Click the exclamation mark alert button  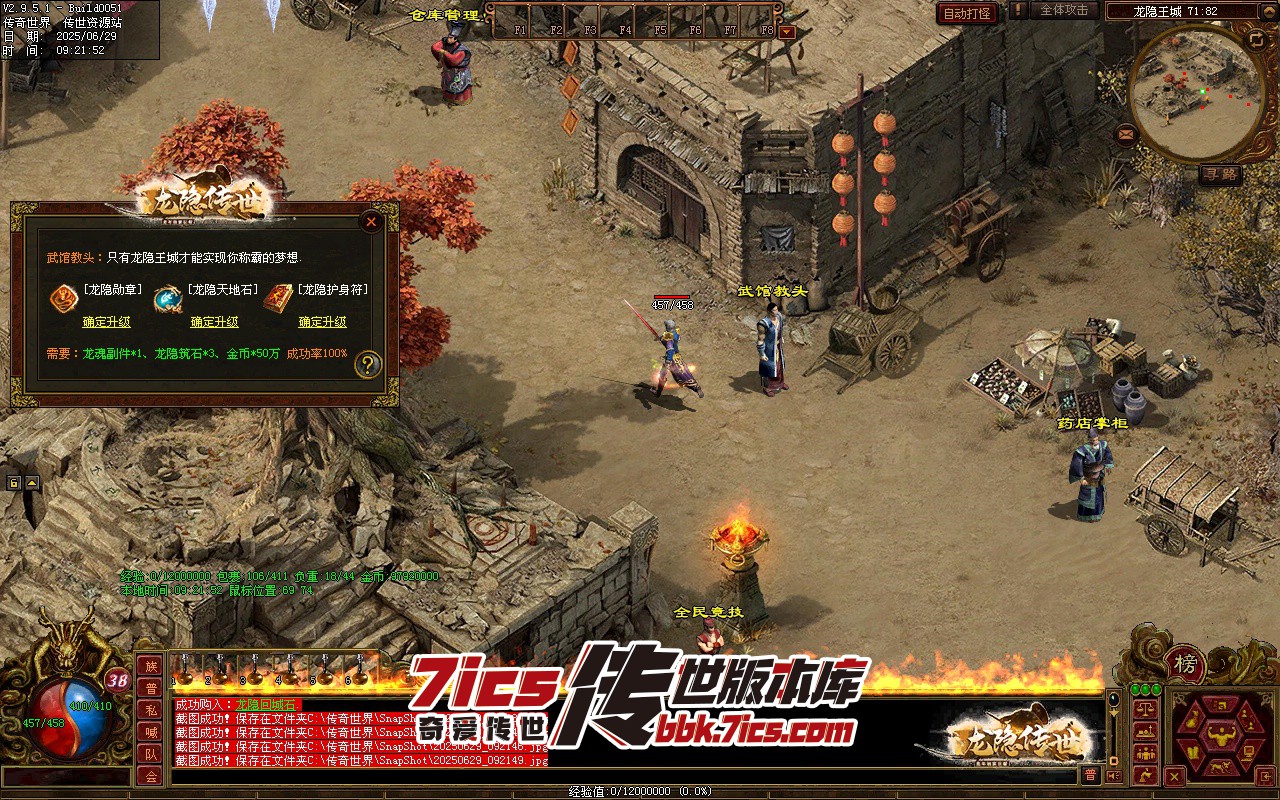[x=1018, y=11]
